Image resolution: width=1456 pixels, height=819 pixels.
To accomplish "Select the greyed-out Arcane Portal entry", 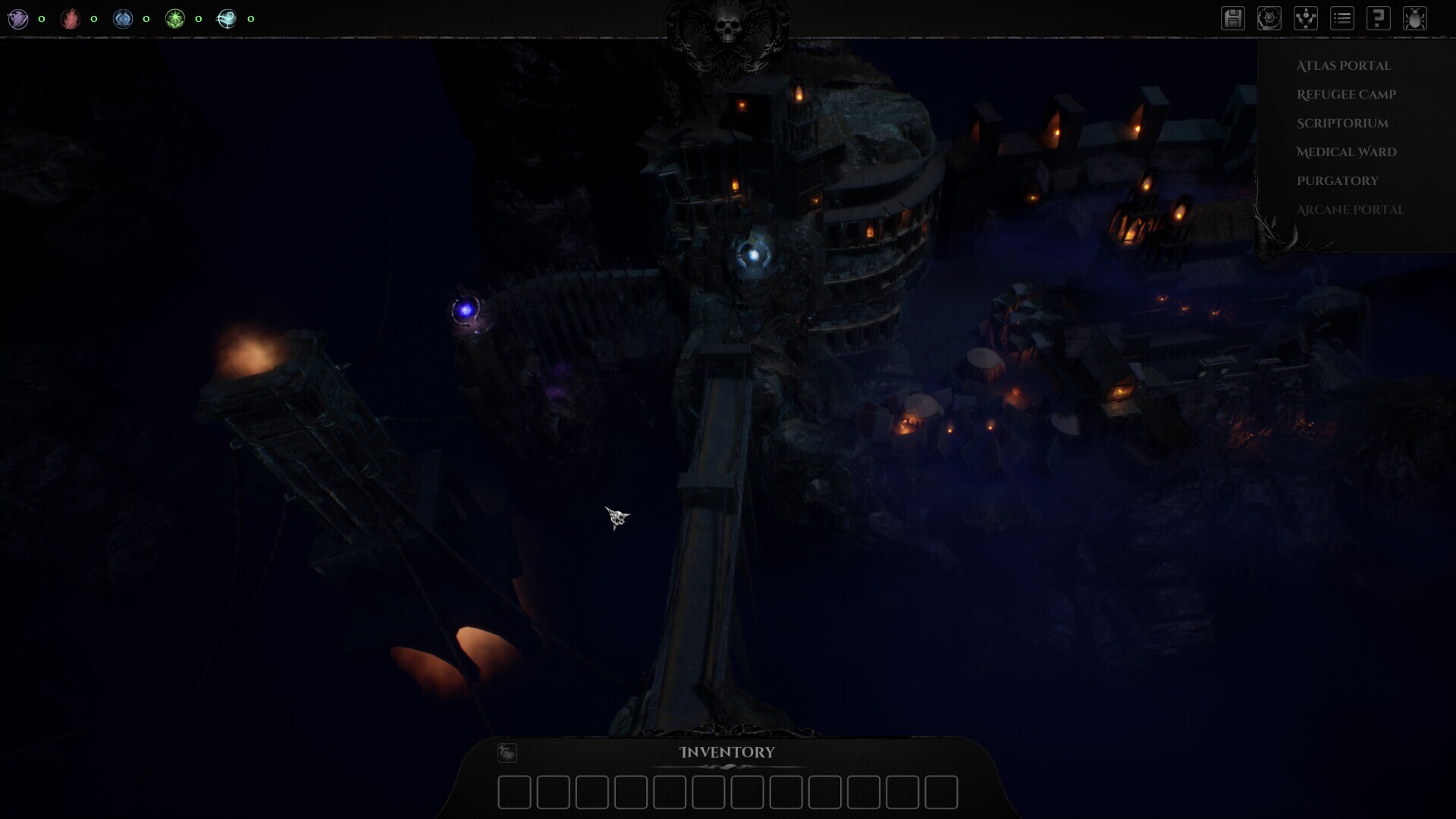I will click(1350, 210).
